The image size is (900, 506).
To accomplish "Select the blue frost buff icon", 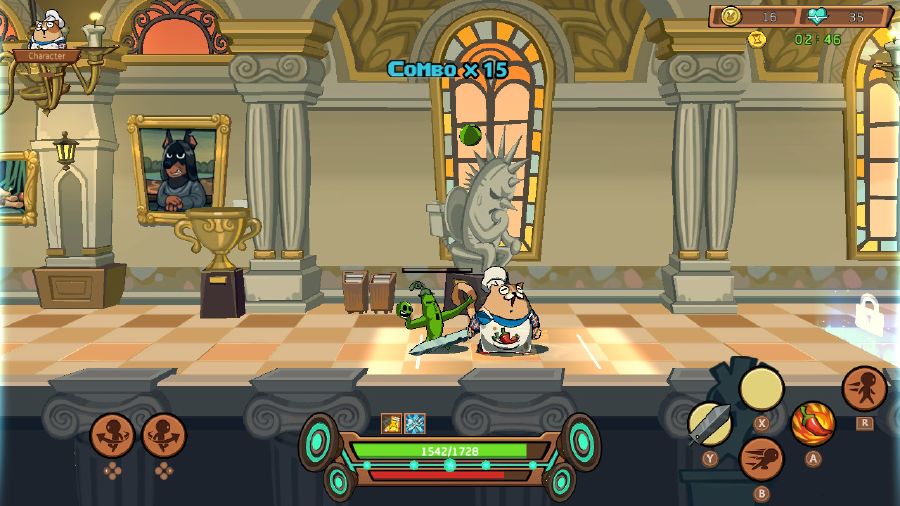I will click(415, 424).
